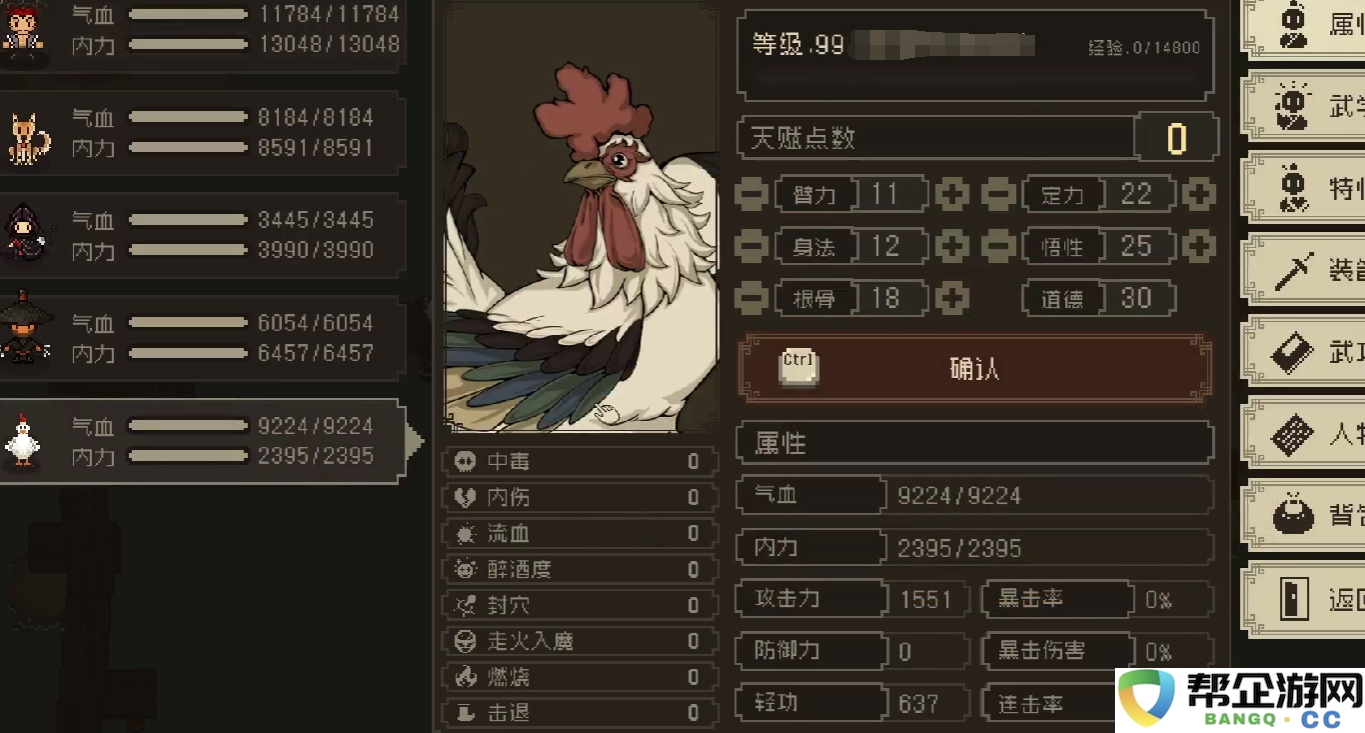Viewport: 1365px width, 733px height.
Task: Select the 人物 (Character) sidebar icon
Action: 1290,436
